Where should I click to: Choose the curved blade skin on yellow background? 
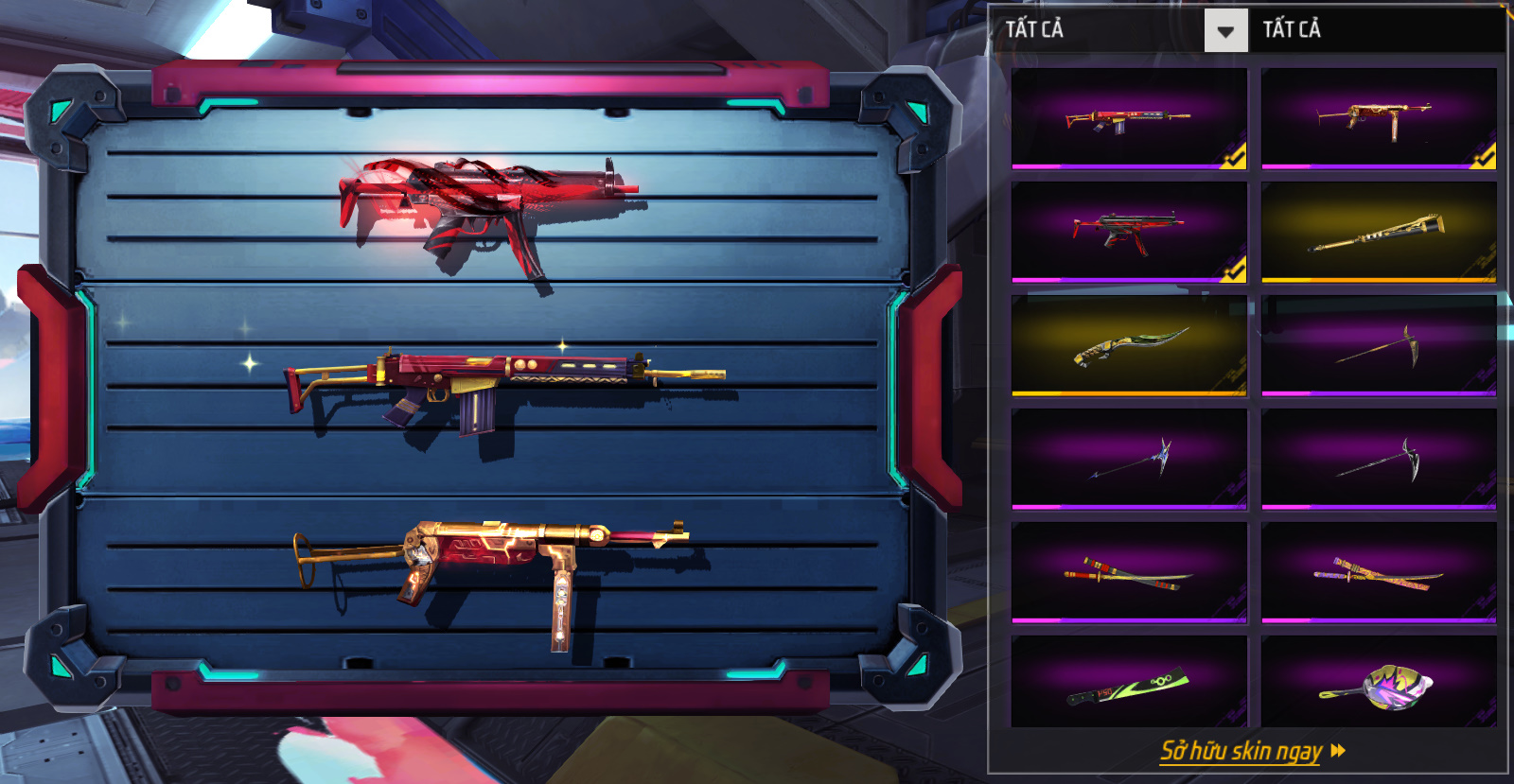coord(1129,345)
